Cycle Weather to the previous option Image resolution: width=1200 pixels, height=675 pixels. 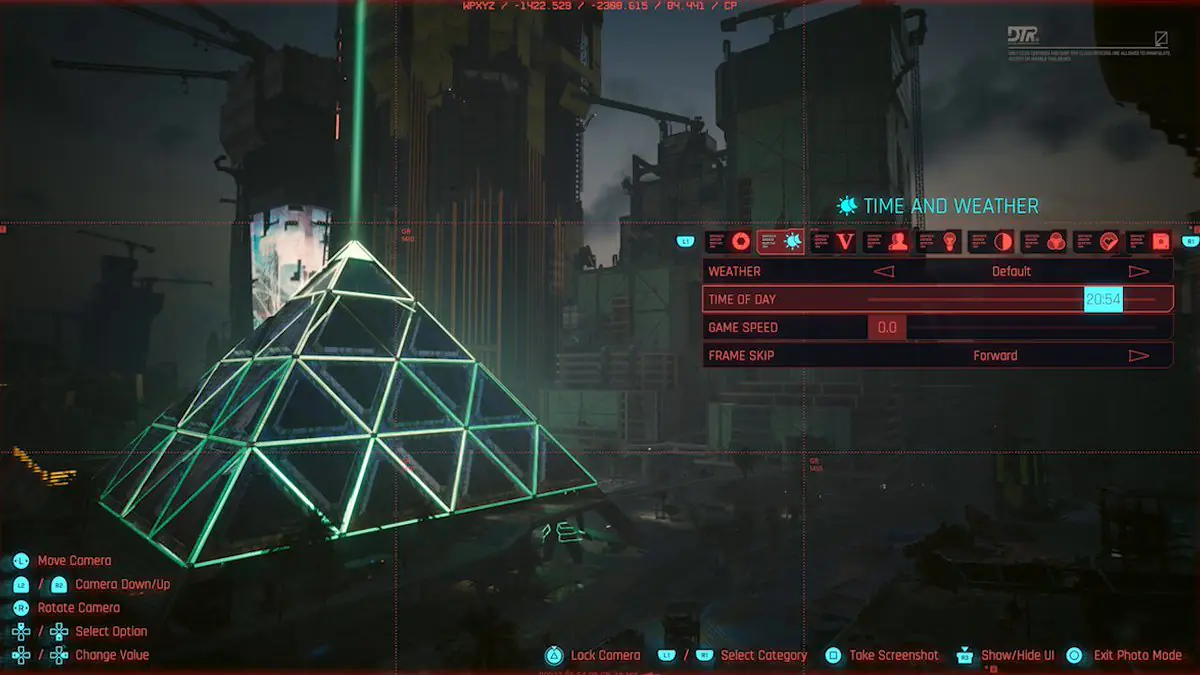[x=884, y=271]
